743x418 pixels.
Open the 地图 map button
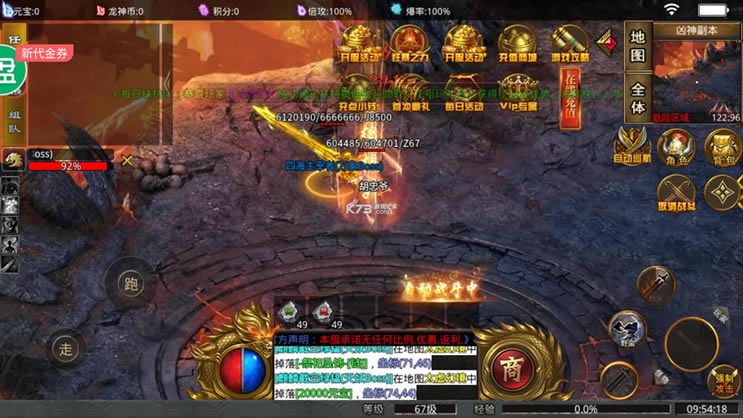click(639, 48)
